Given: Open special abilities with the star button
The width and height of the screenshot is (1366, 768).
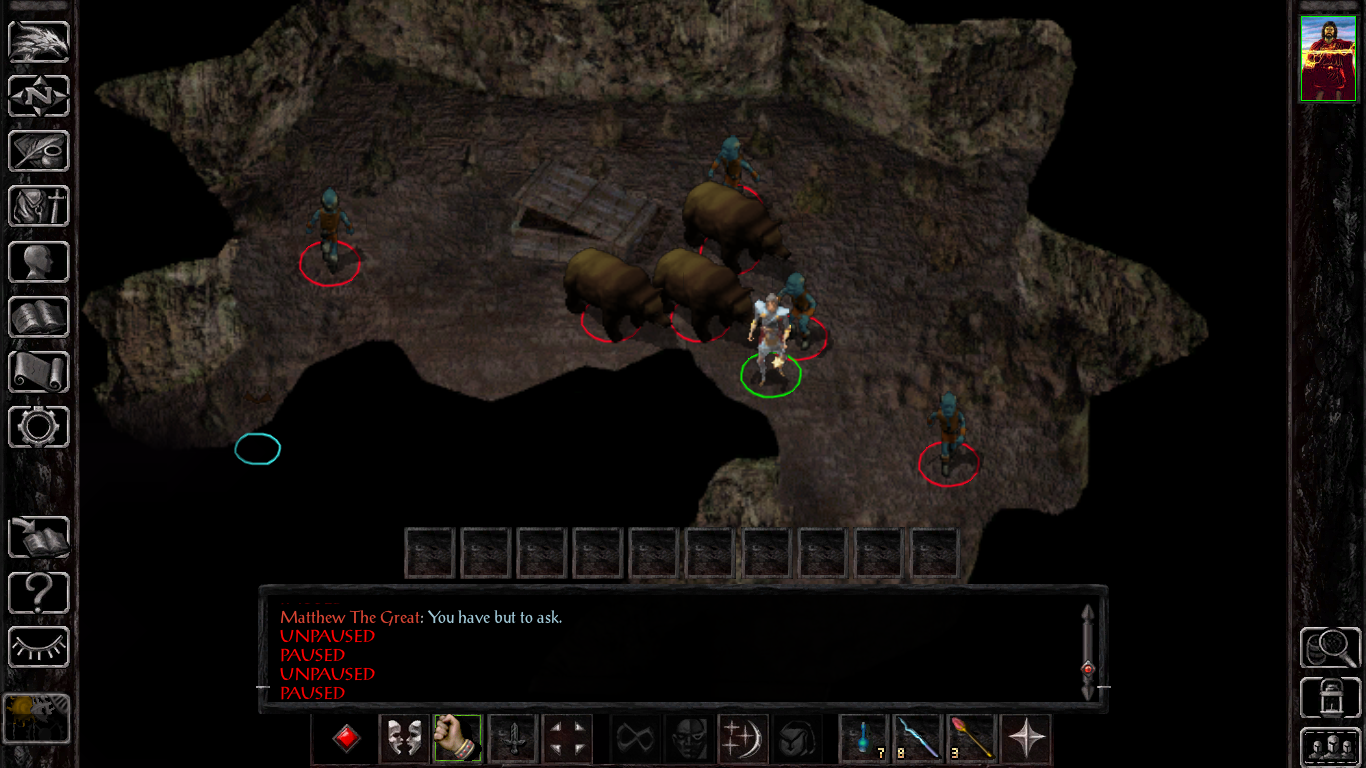Looking at the screenshot, I should point(1026,740).
